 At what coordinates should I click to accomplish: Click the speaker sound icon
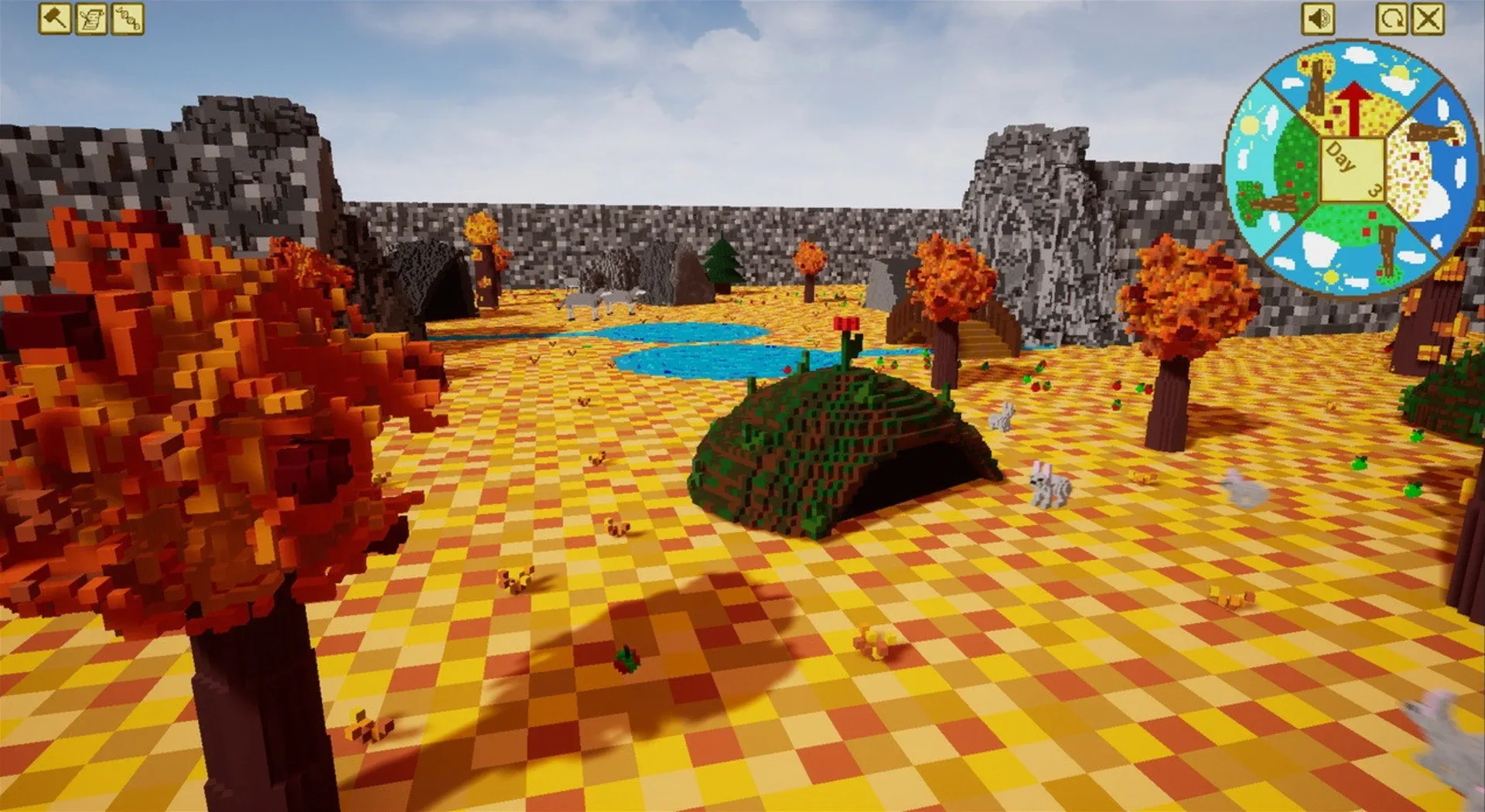(1319, 17)
